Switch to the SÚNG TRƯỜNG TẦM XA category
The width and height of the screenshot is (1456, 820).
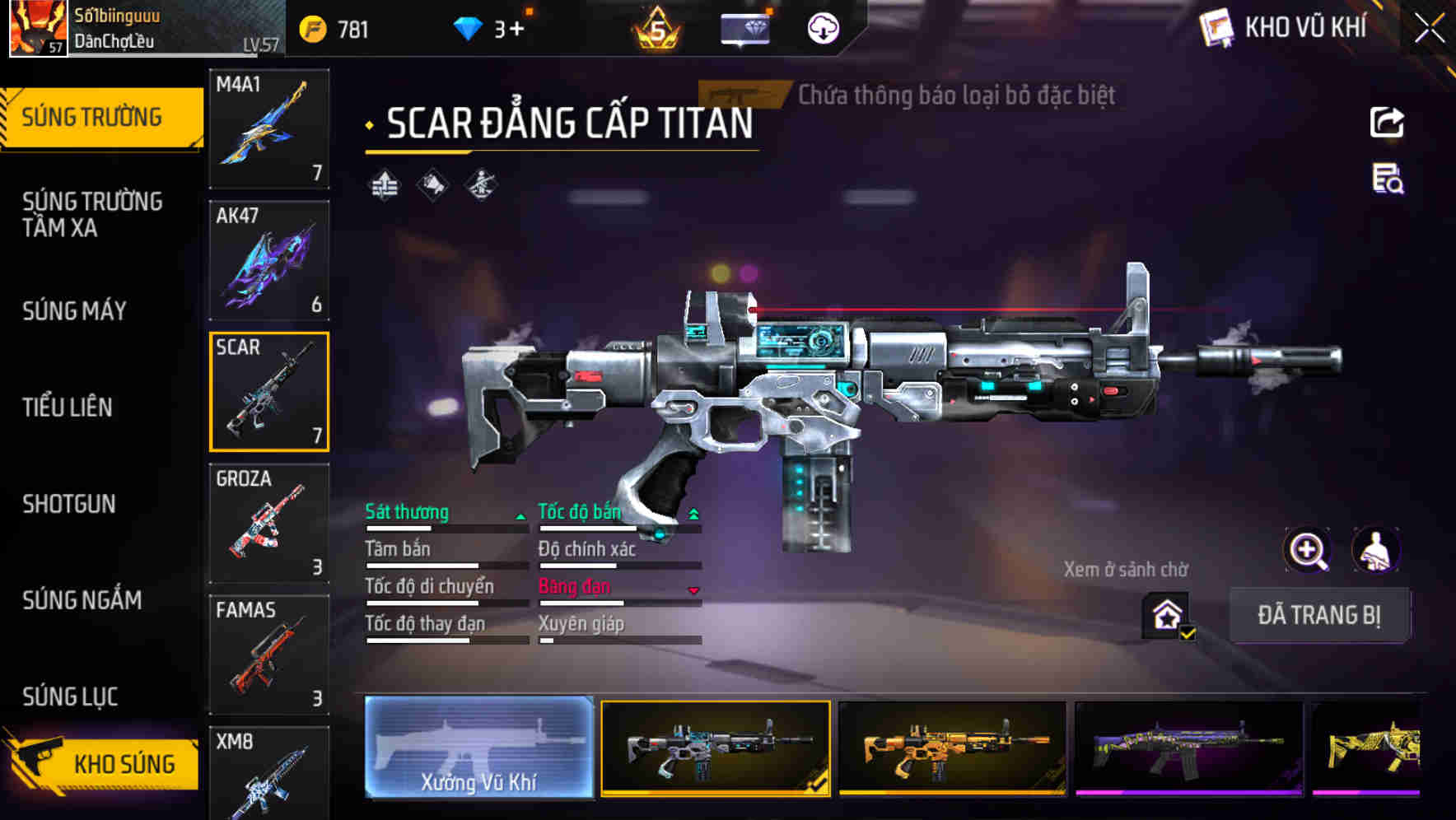pyautogui.click(x=91, y=214)
